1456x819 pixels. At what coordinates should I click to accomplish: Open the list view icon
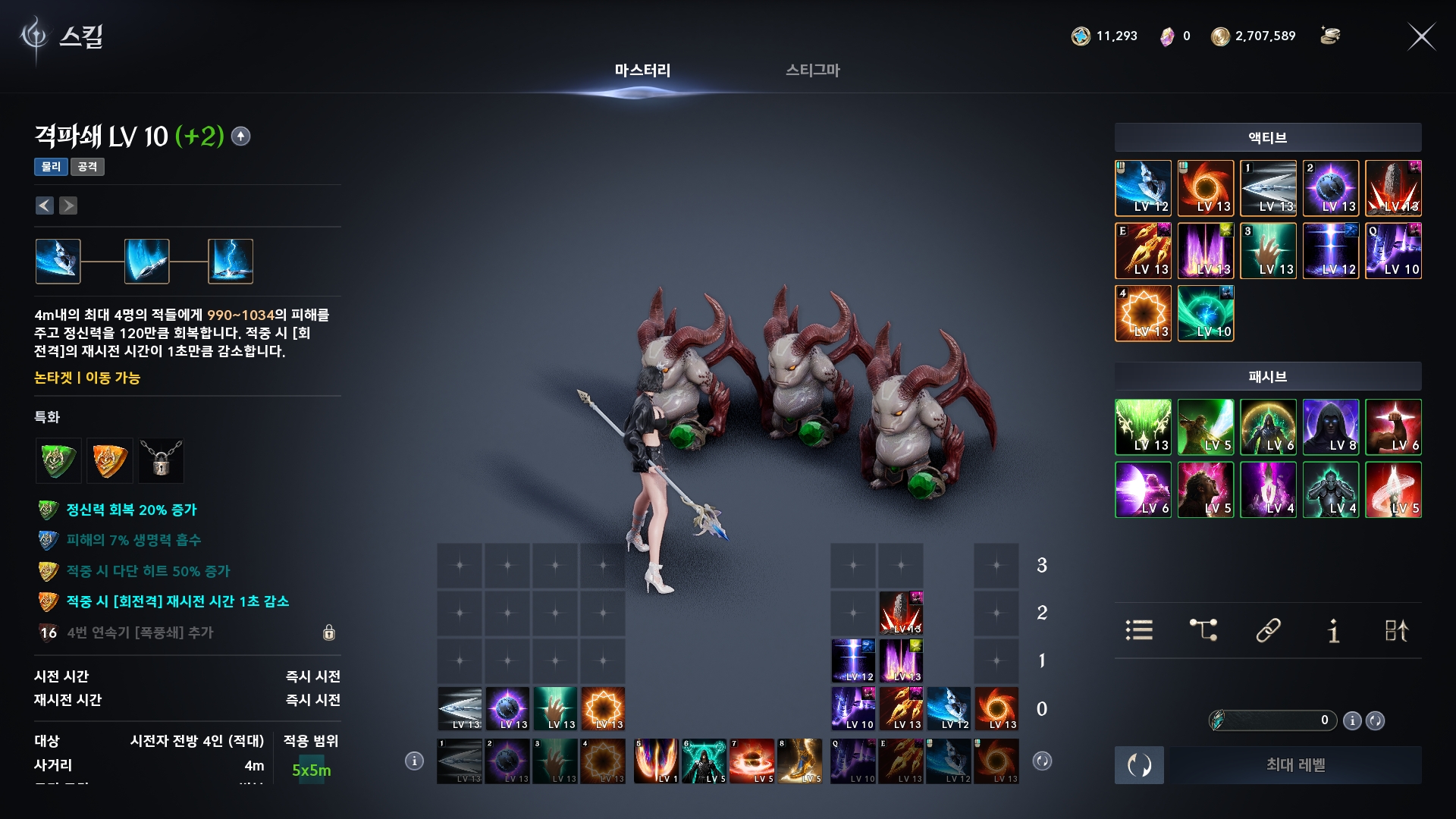click(1139, 630)
